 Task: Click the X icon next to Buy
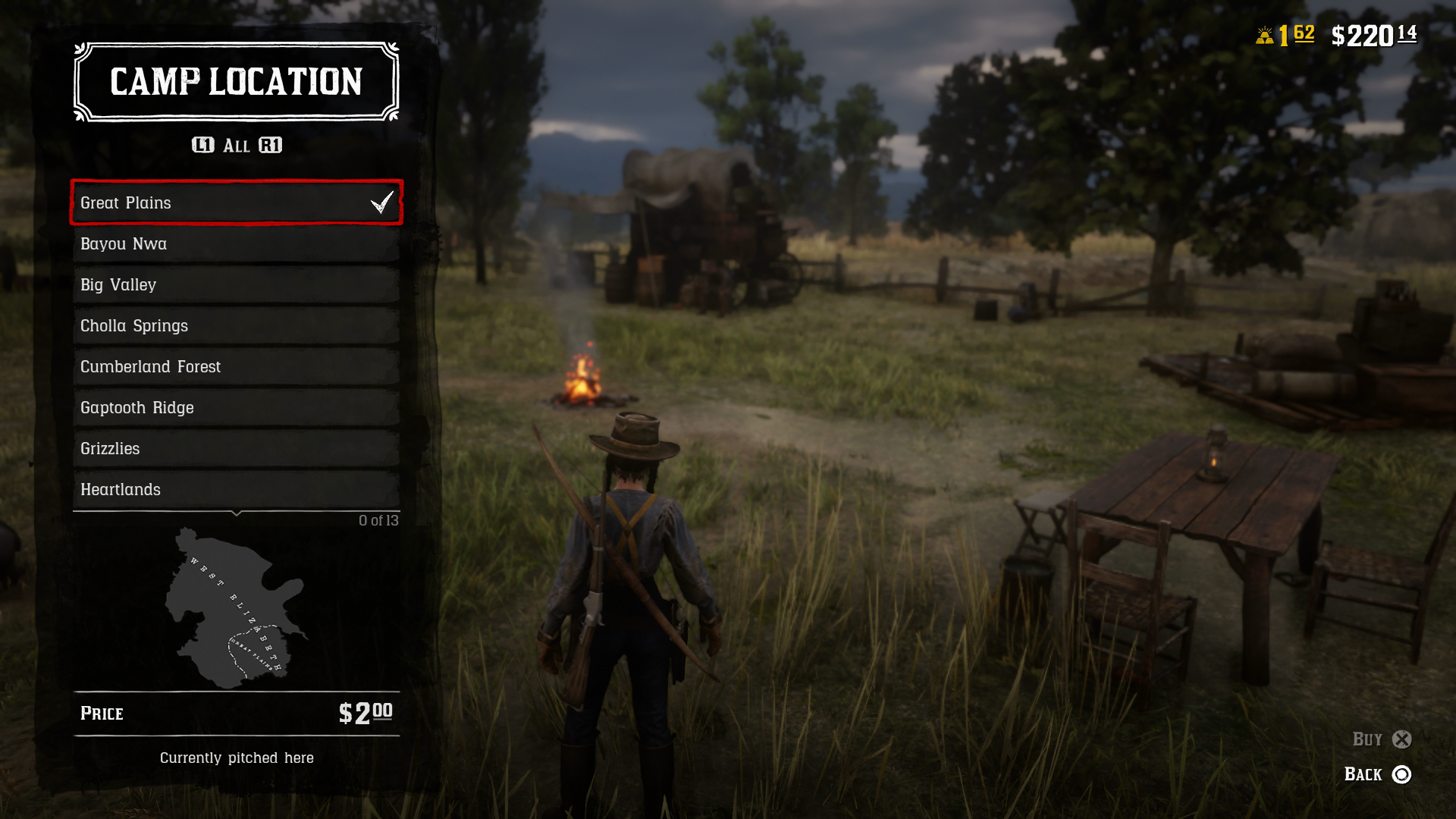[x=1401, y=739]
